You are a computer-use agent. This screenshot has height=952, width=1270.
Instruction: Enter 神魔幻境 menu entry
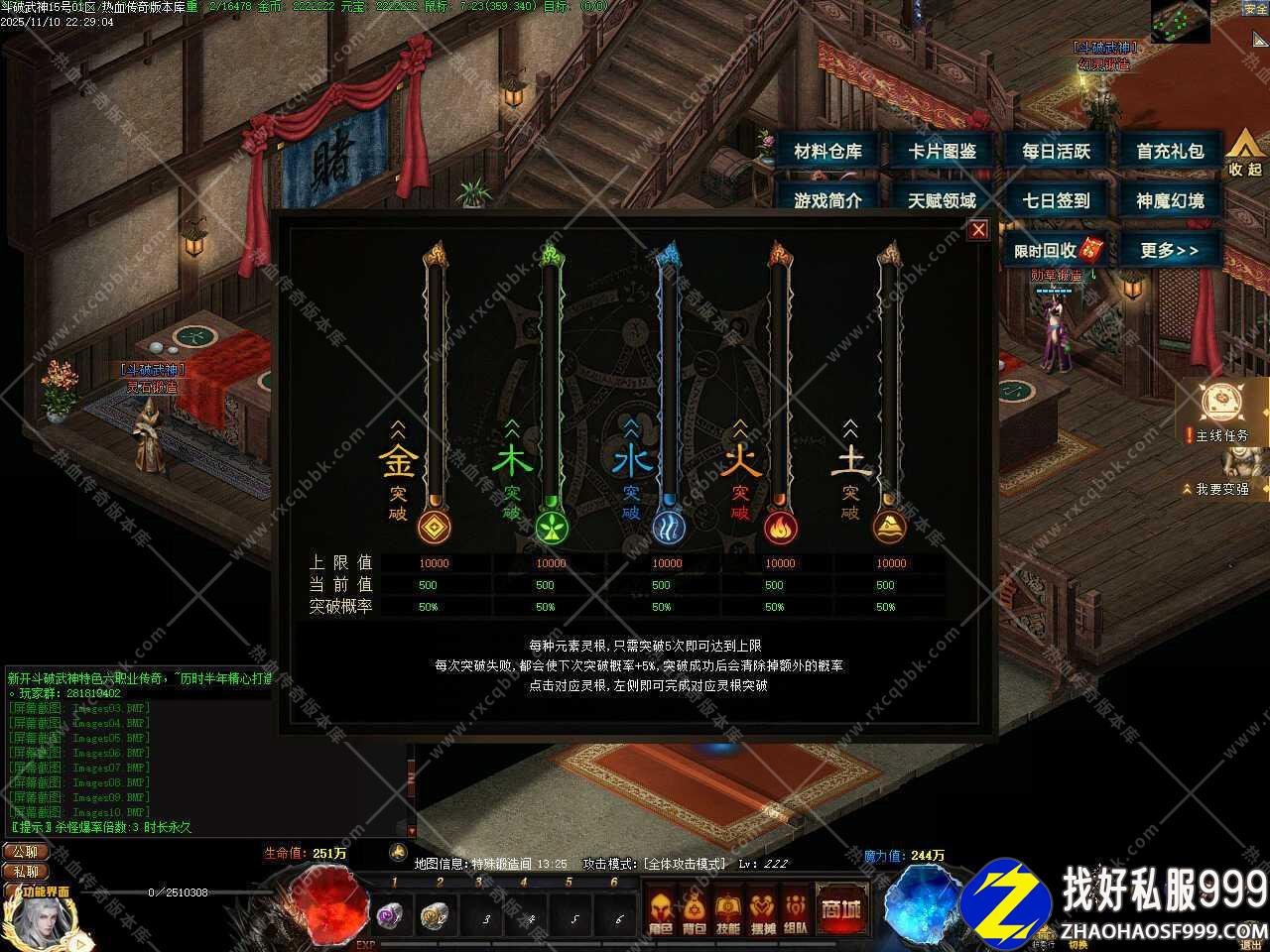point(1171,200)
